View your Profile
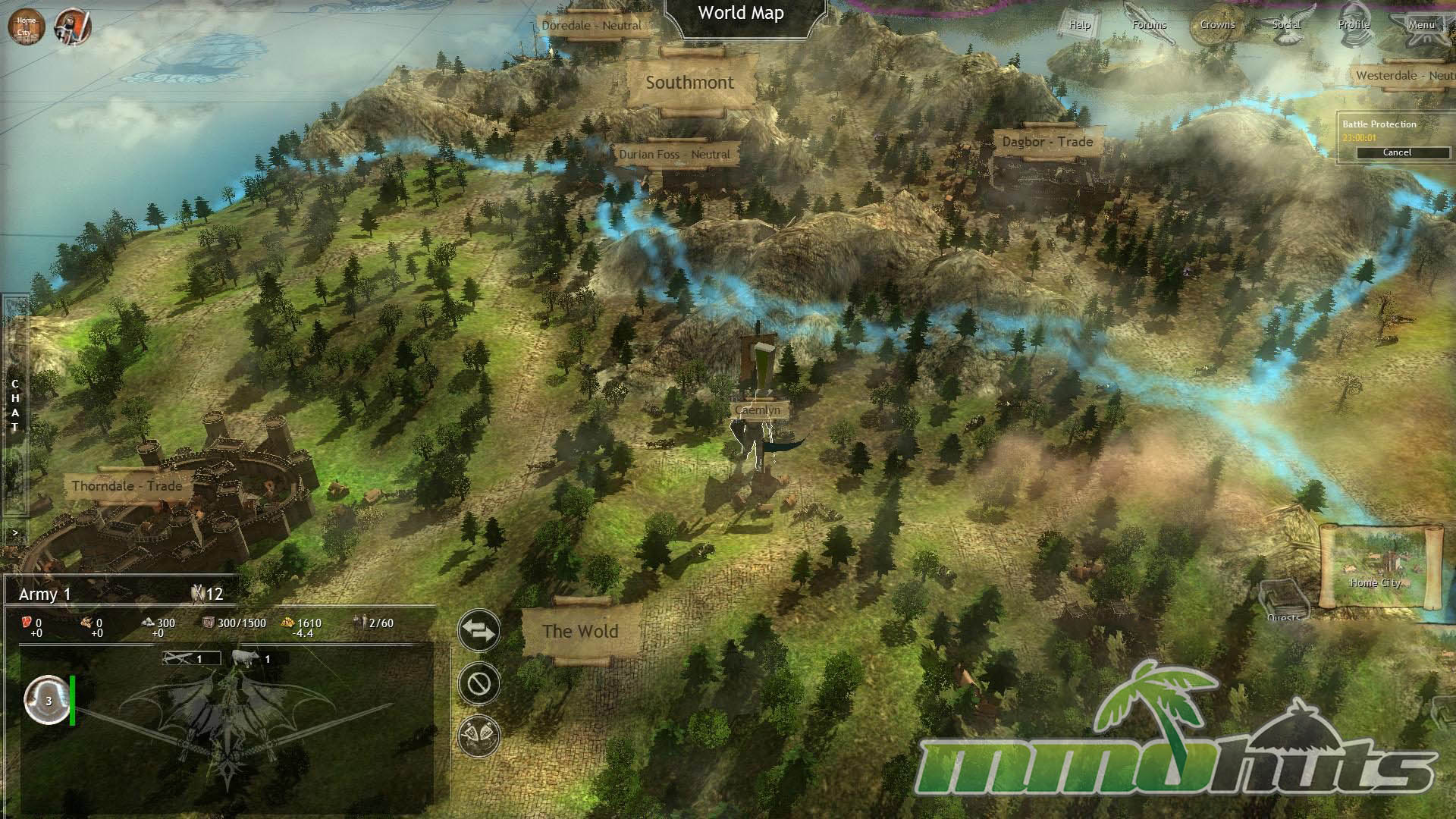Screen dimensions: 1456x819 (1354, 24)
